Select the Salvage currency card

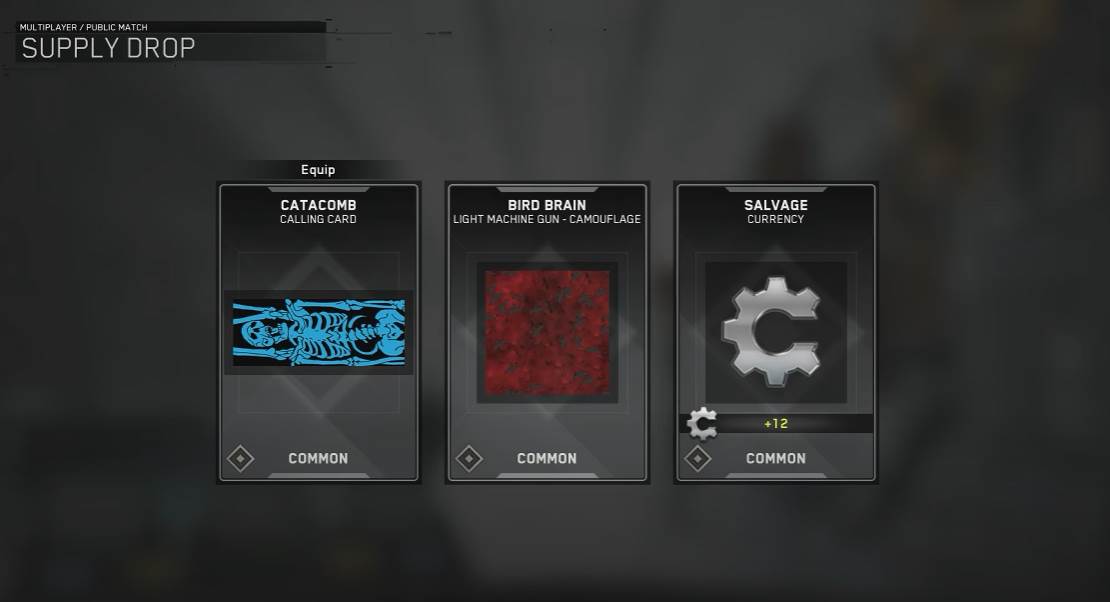776,332
